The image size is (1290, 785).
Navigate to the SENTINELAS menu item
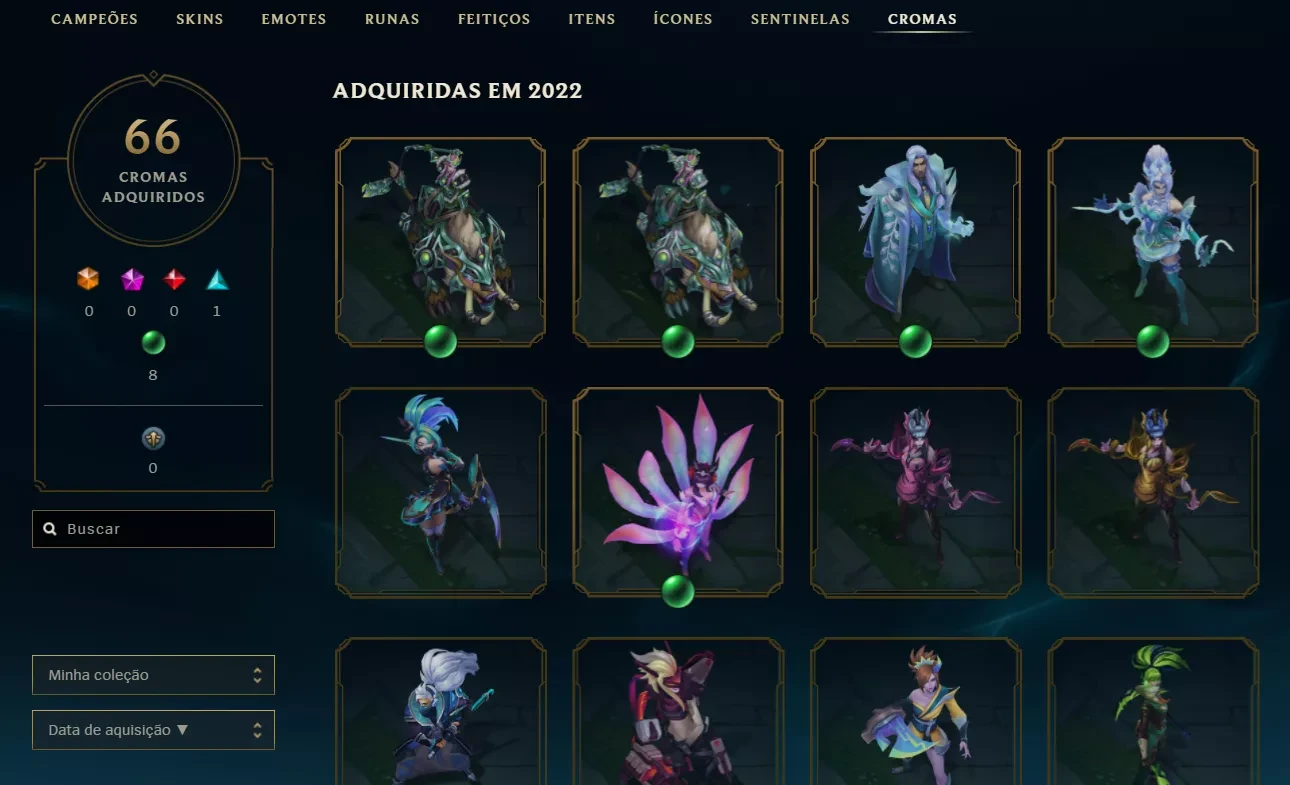[800, 18]
